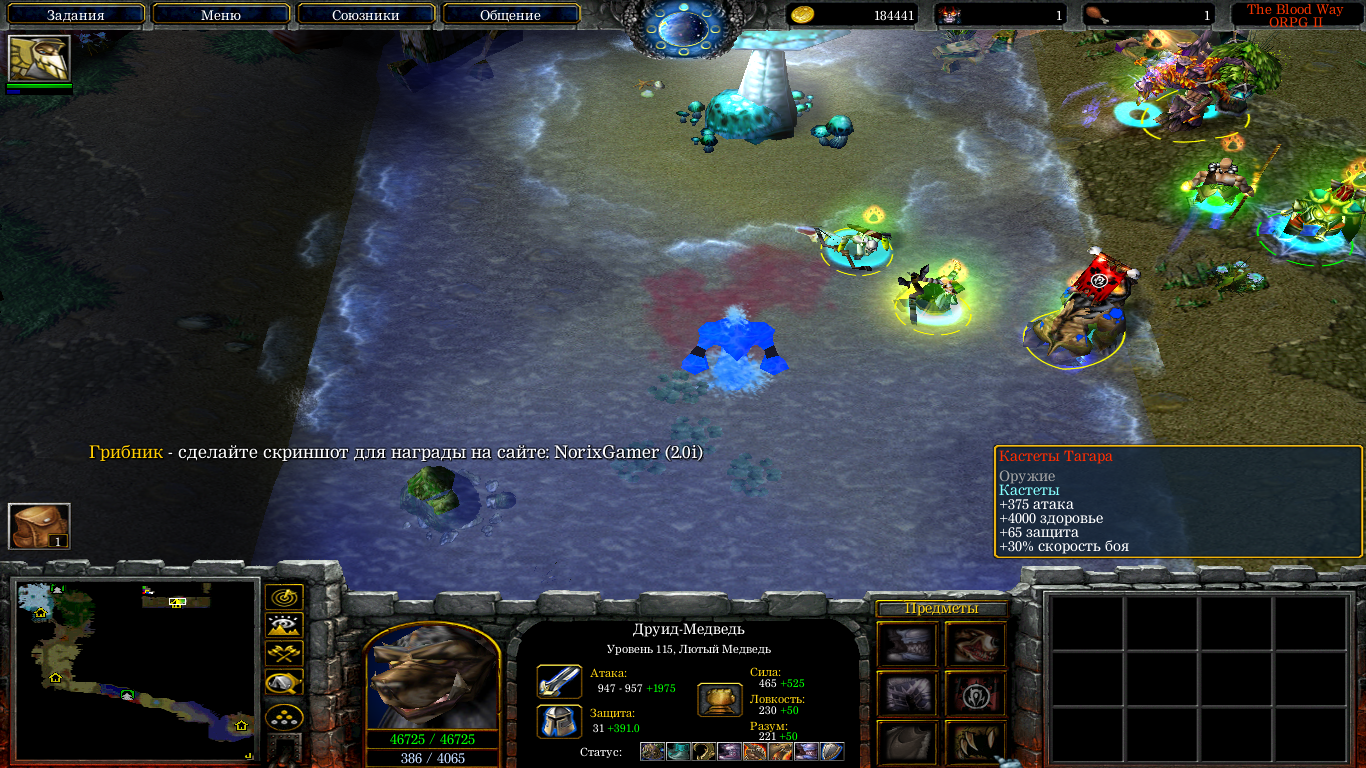This screenshot has height=768, width=1366.
Task: Select the clawed paw inventory item
Action: 975,741
